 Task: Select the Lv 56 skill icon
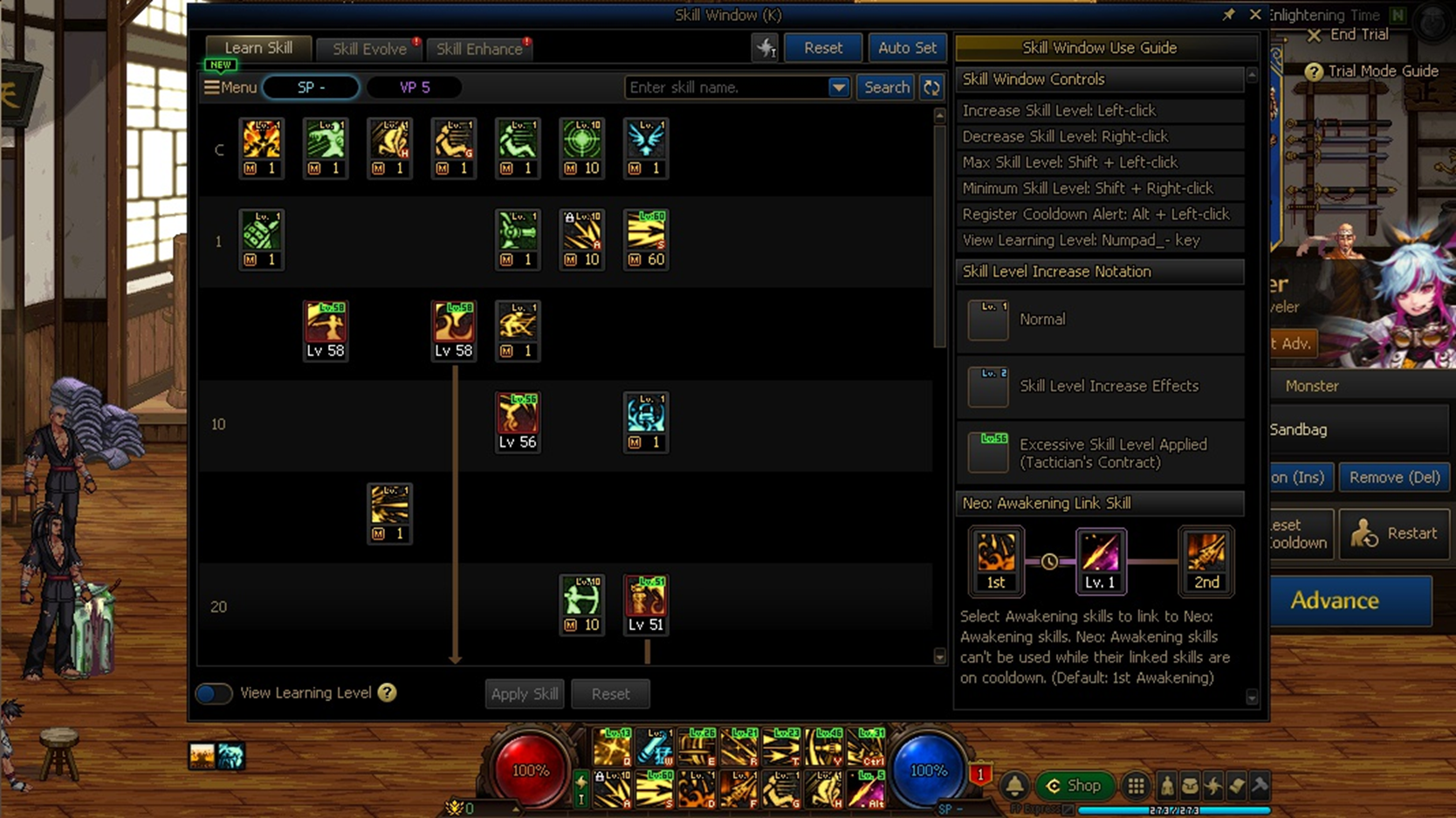[518, 422]
